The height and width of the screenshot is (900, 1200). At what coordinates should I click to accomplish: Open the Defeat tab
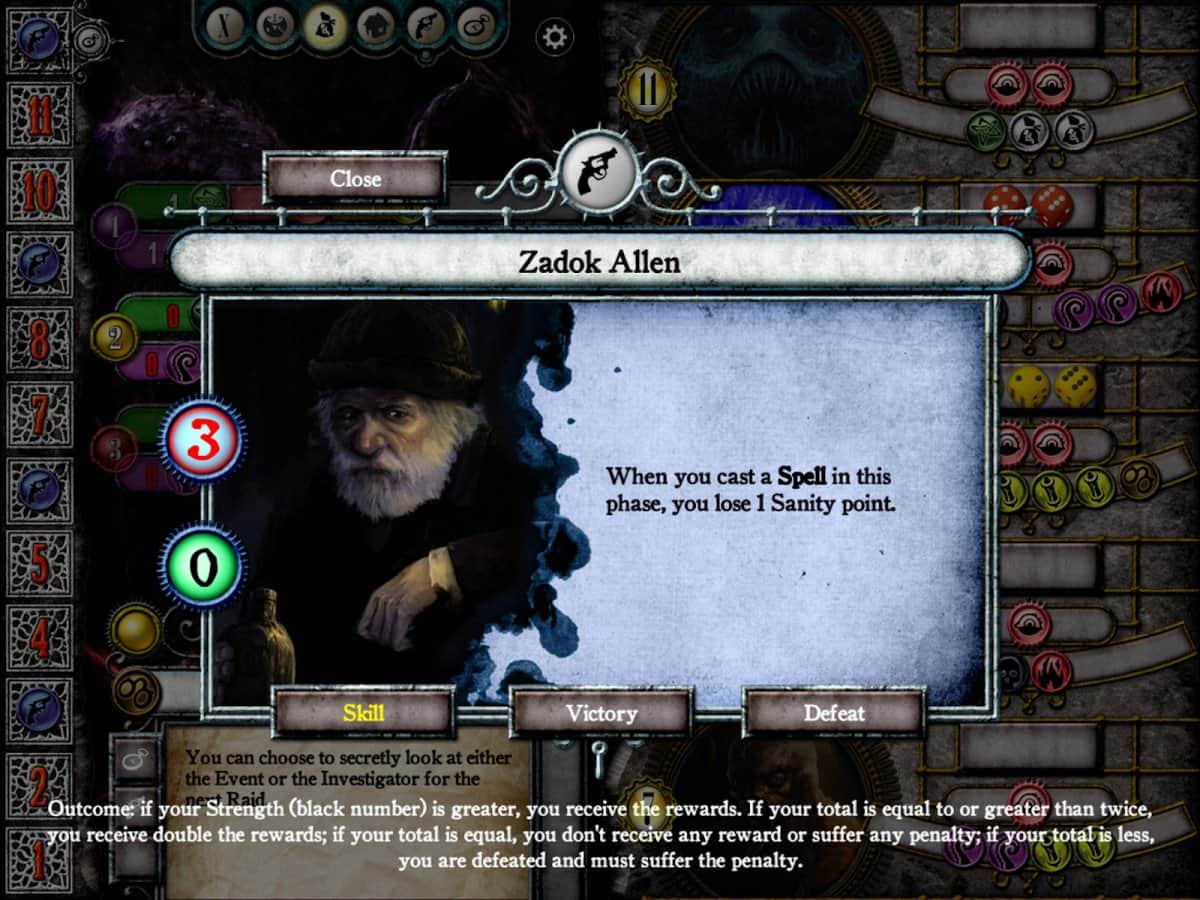(x=834, y=713)
